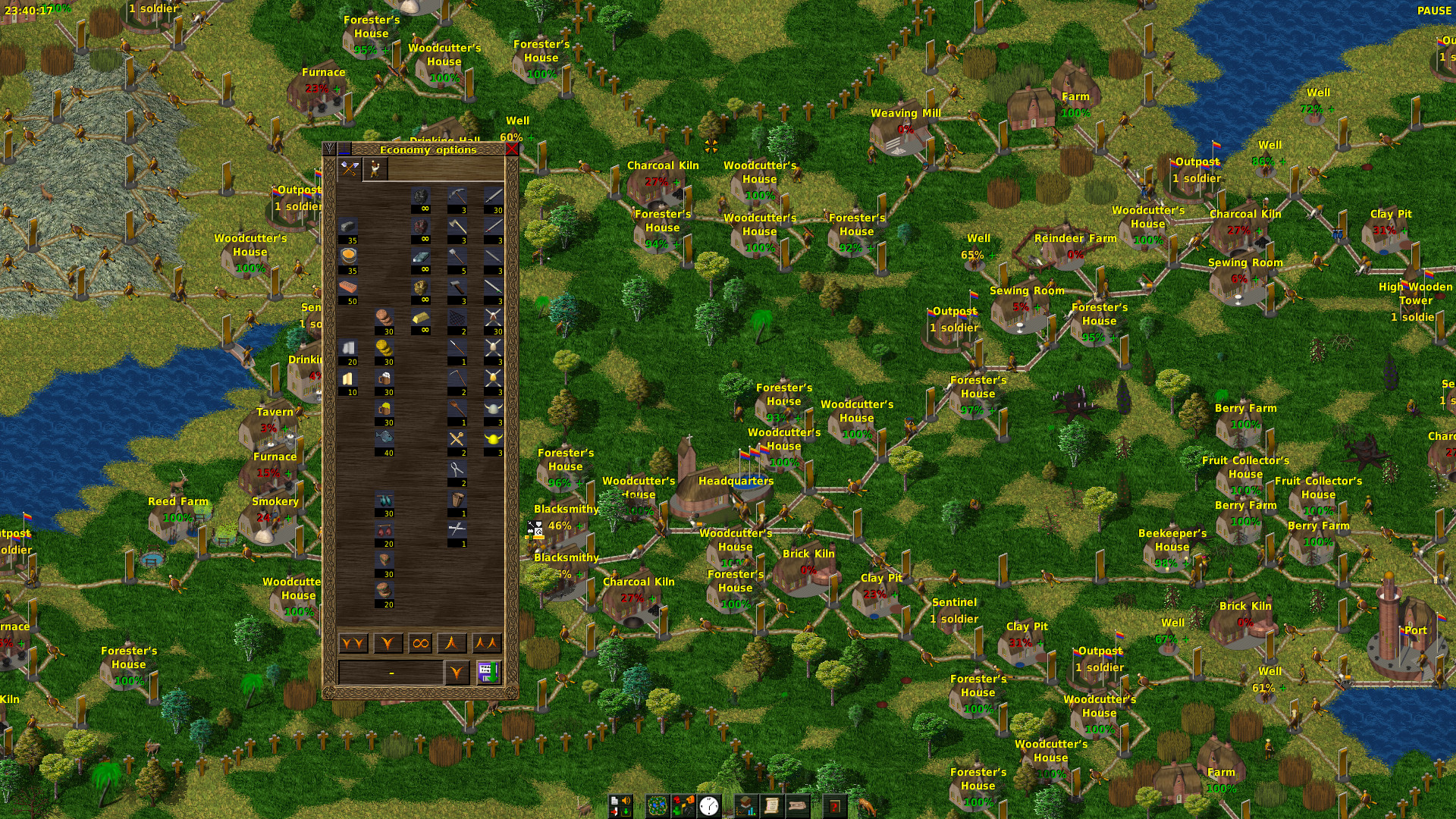
Task: Open the minimap from the toolbar
Action: coord(657,805)
